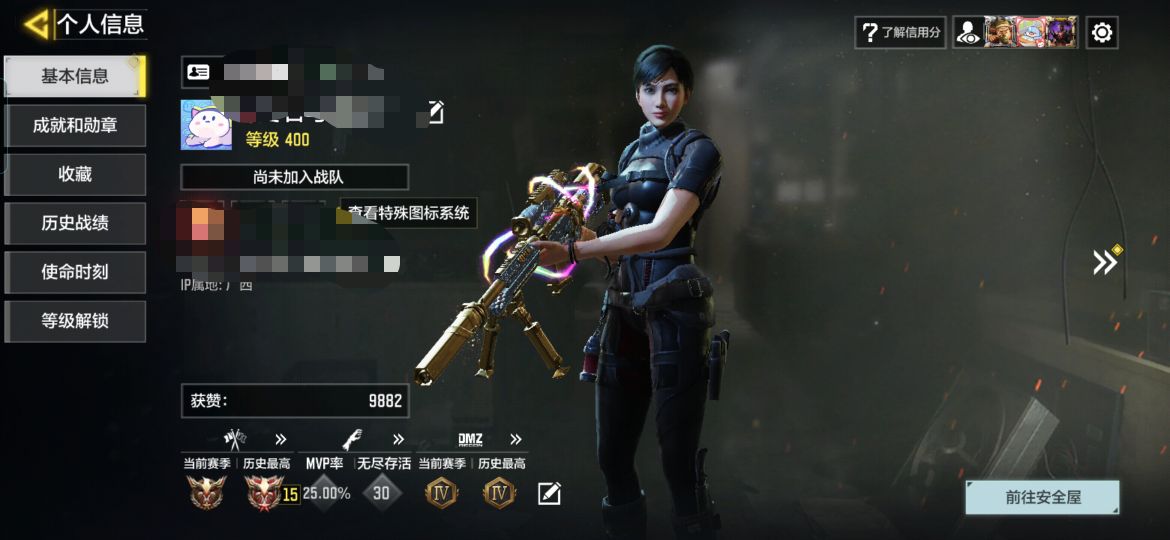Click the 获赞 likes bar

[294, 400]
